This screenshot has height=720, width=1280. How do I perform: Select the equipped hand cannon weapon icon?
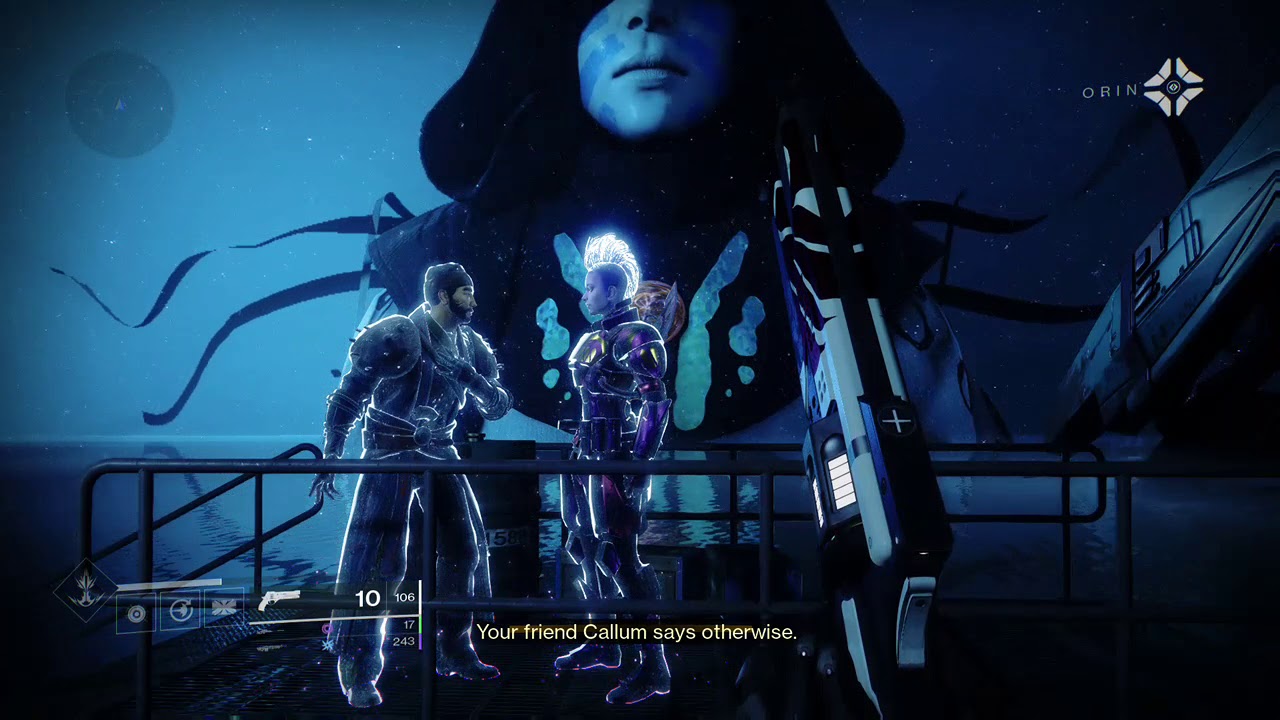279,601
